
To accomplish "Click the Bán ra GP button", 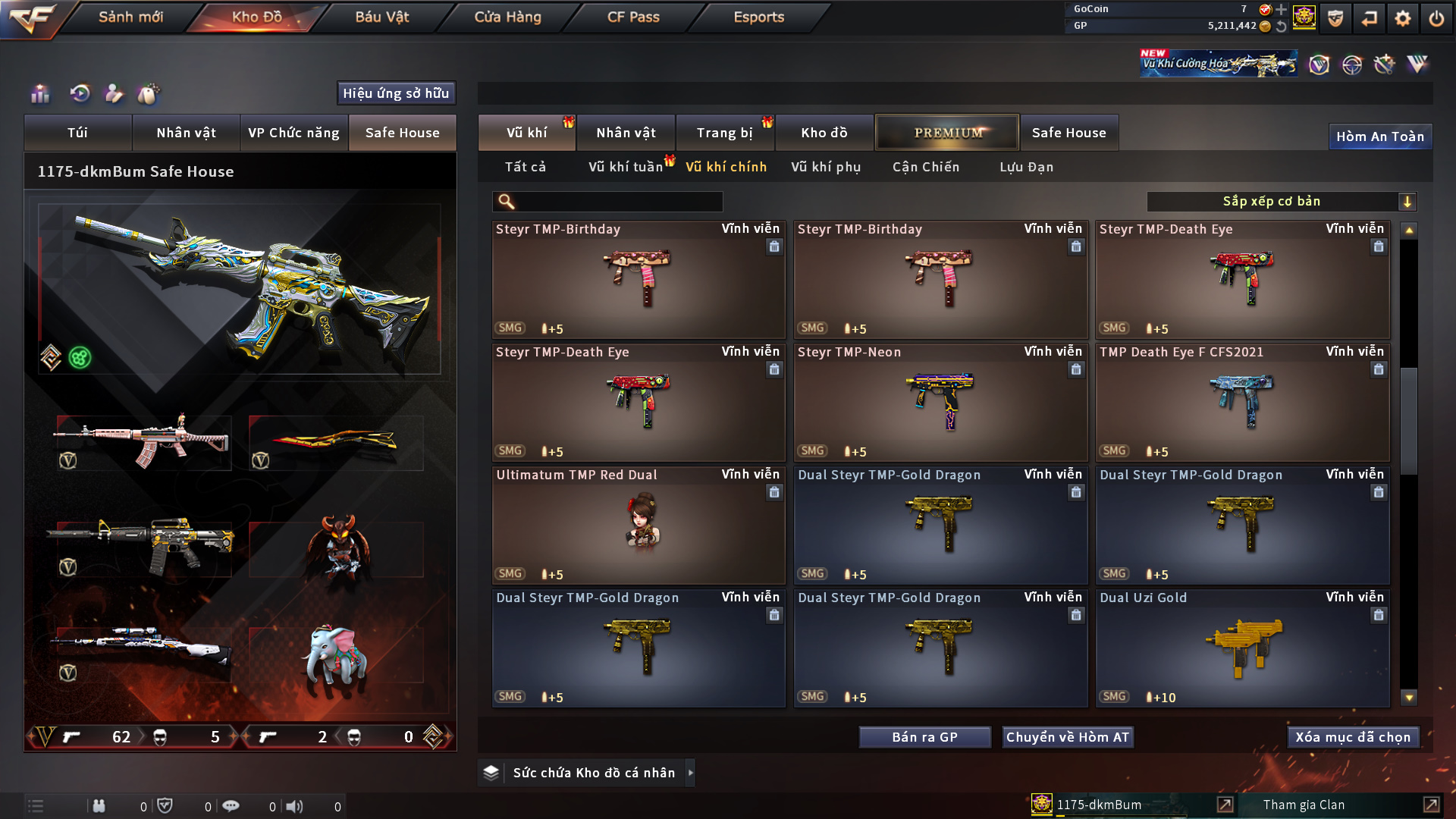I will click(924, 737).
